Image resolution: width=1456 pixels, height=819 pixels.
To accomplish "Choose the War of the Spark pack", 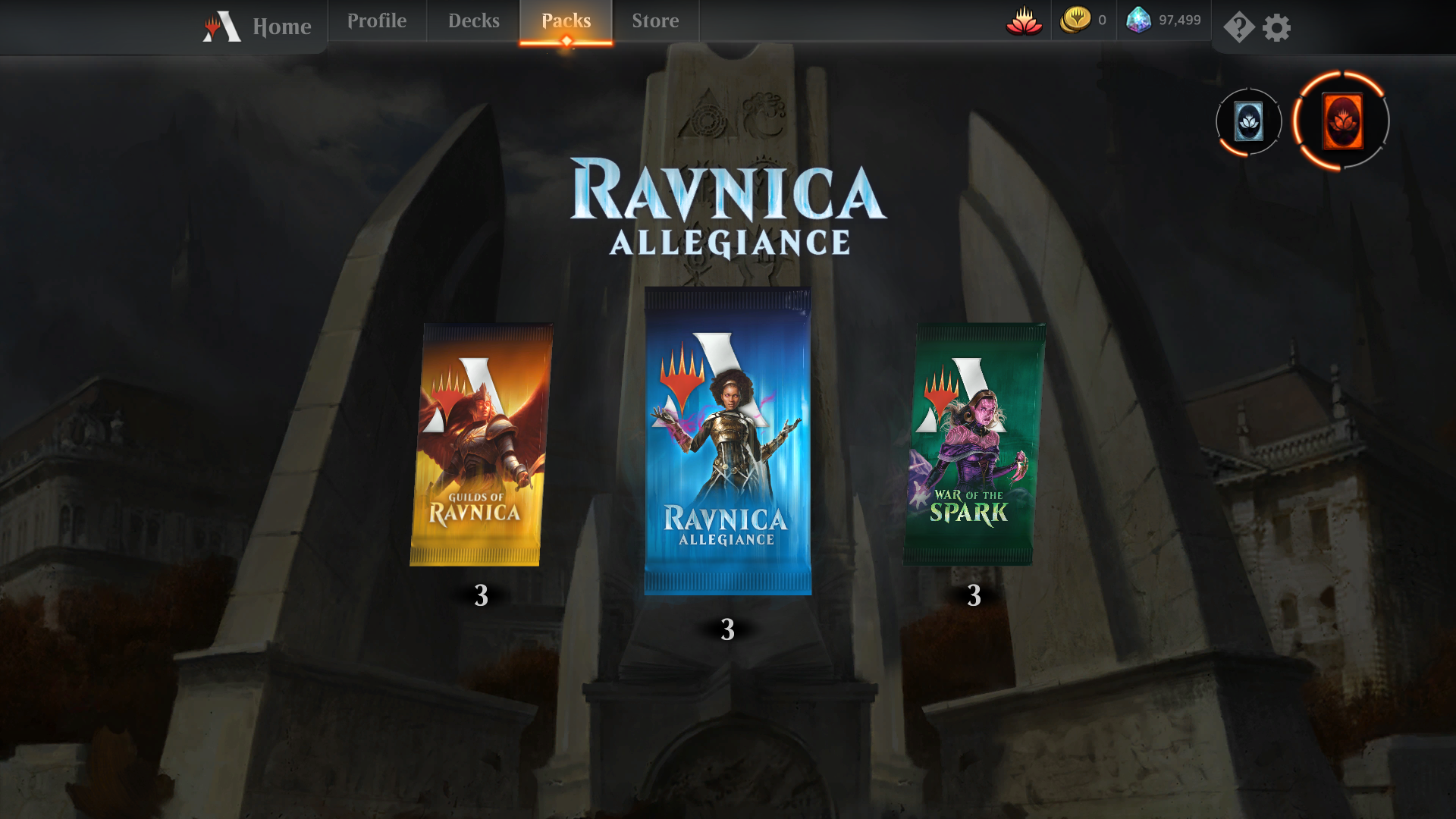I will [x=974, y=445].
